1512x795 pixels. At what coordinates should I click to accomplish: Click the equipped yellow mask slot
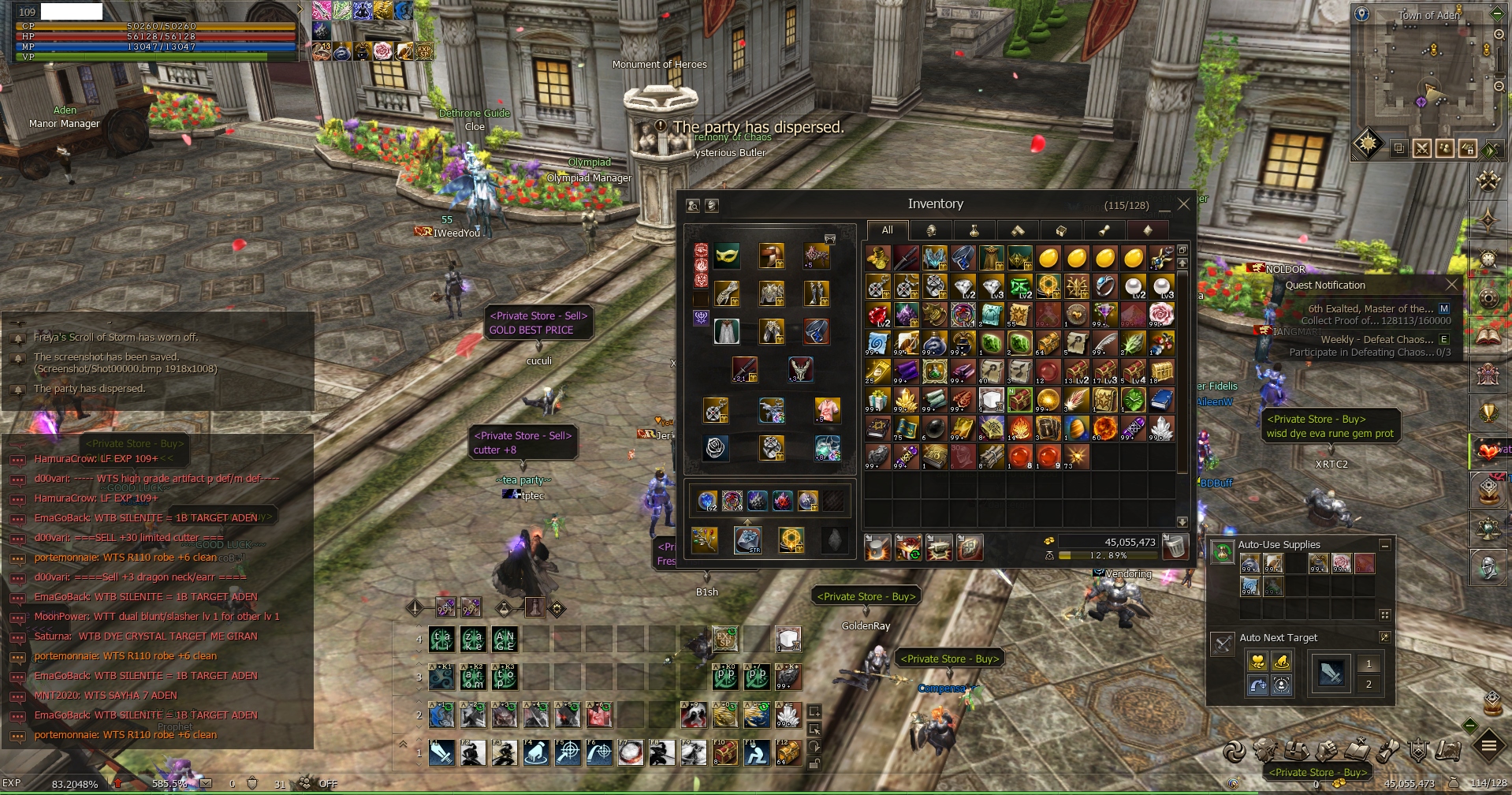[x=727, y=256]
